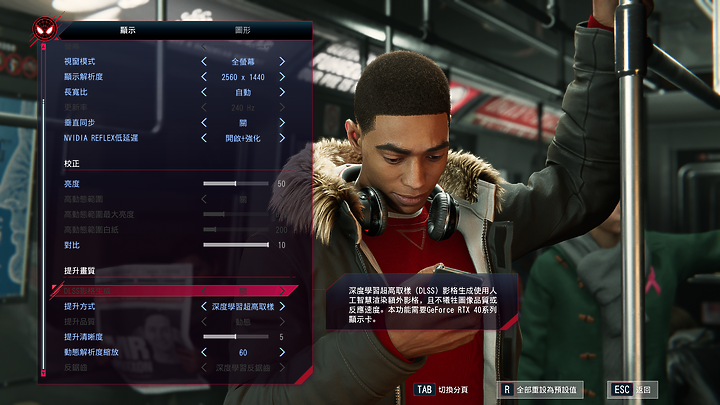The image size is (720, 405).
Task: Increase 動態解析度縮放 value with right arrow
Action: coord(282,353)
